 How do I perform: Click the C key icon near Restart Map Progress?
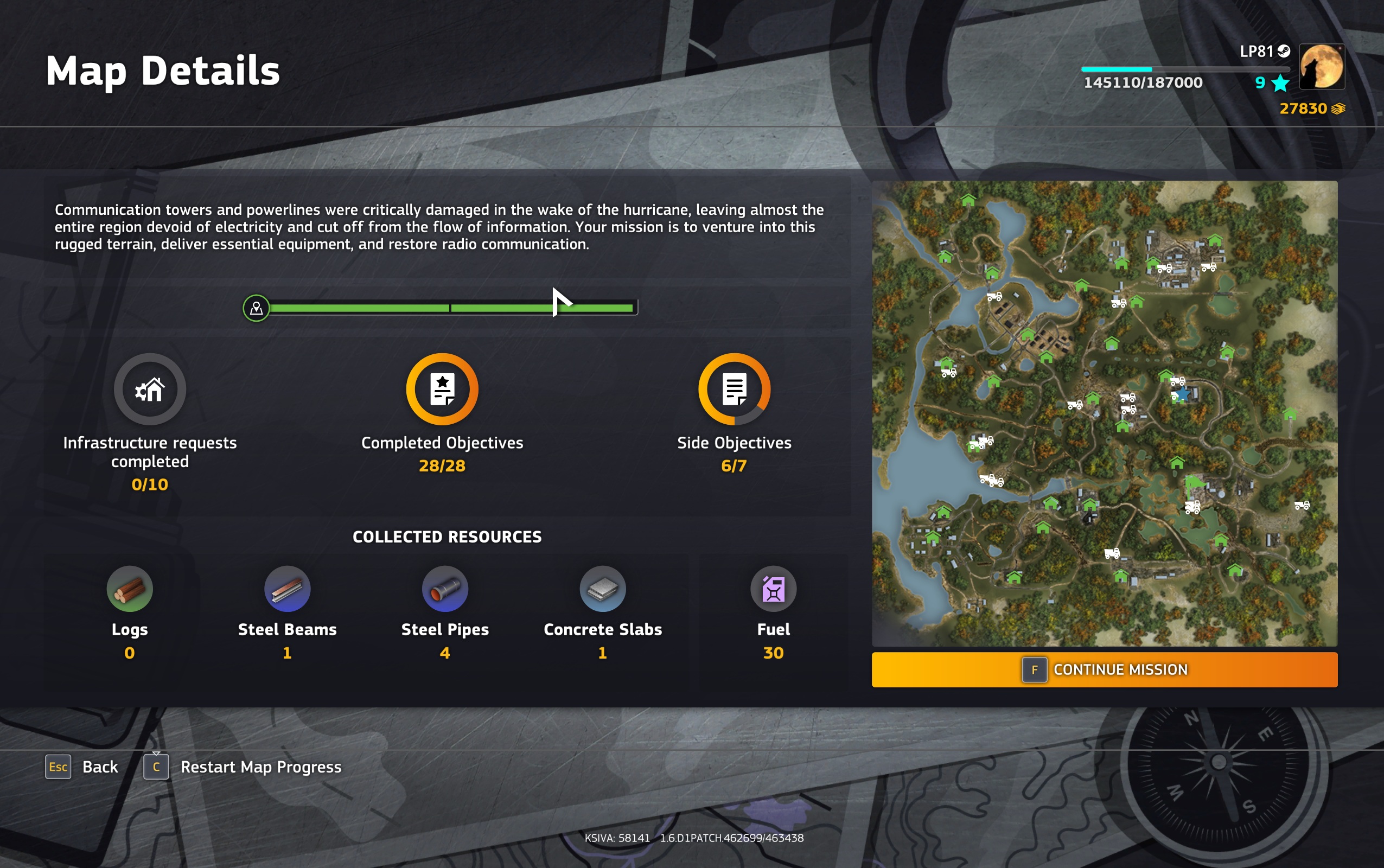156,767
